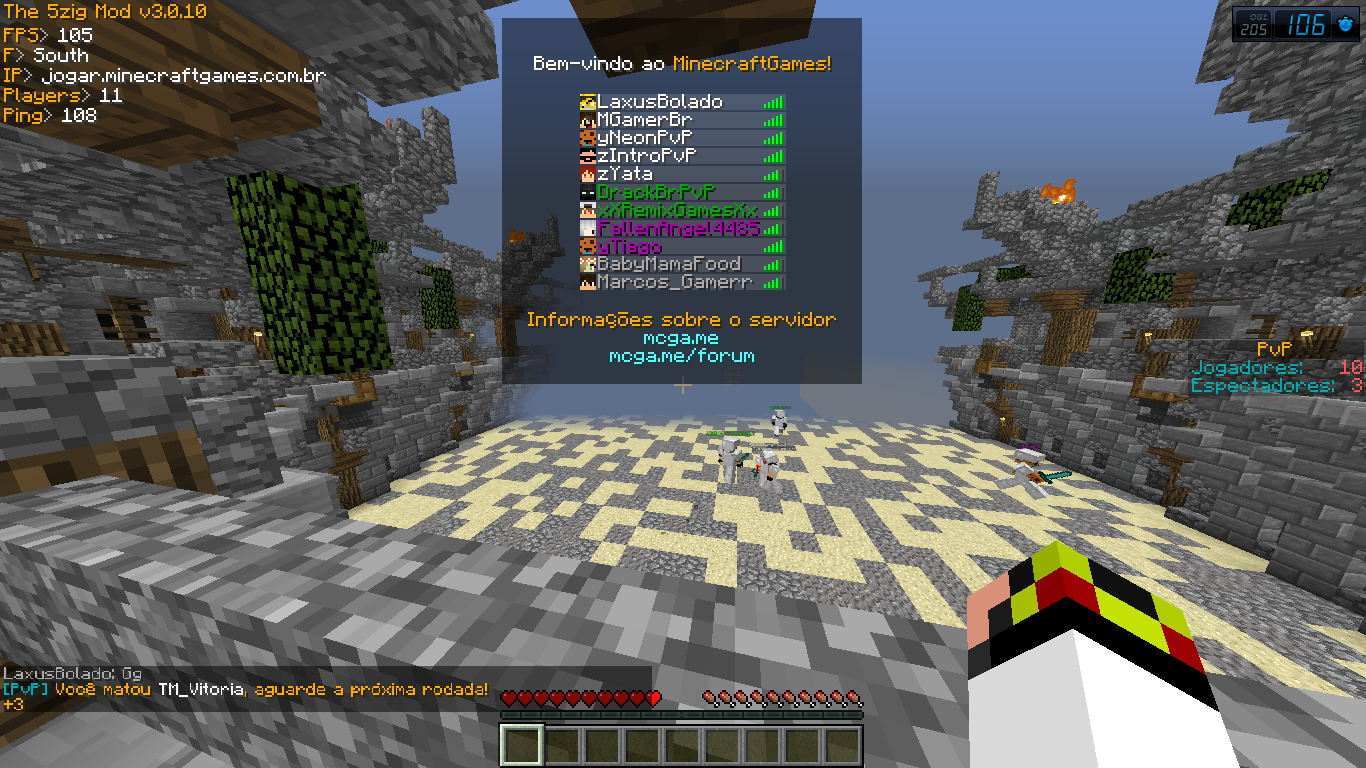The image size is (1366, 768).
Task: Select LaxusBolado in the player list
Action: [660, 102]
